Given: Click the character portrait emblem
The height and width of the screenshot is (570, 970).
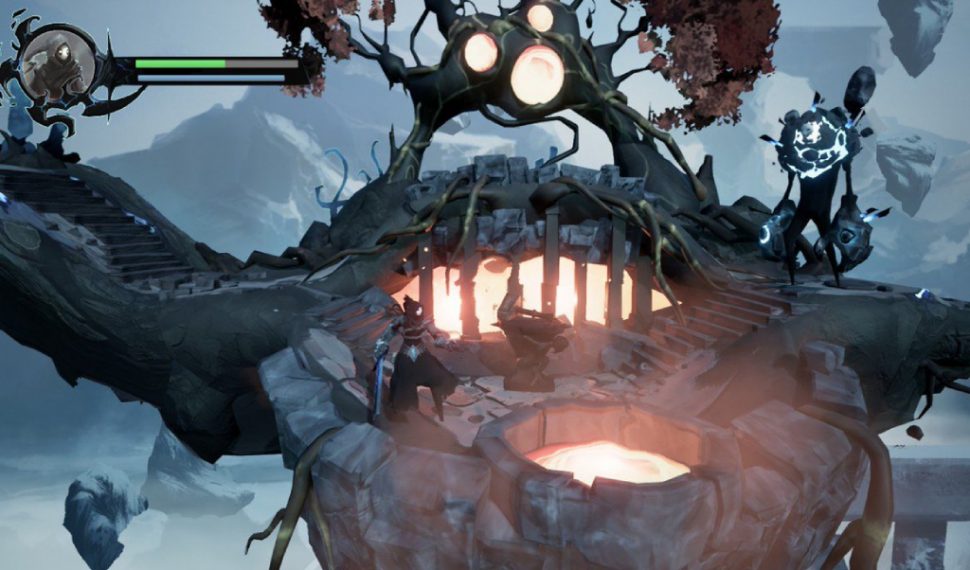Looking at the screenshot, I should pyautogui.click(x=58, y=66).
